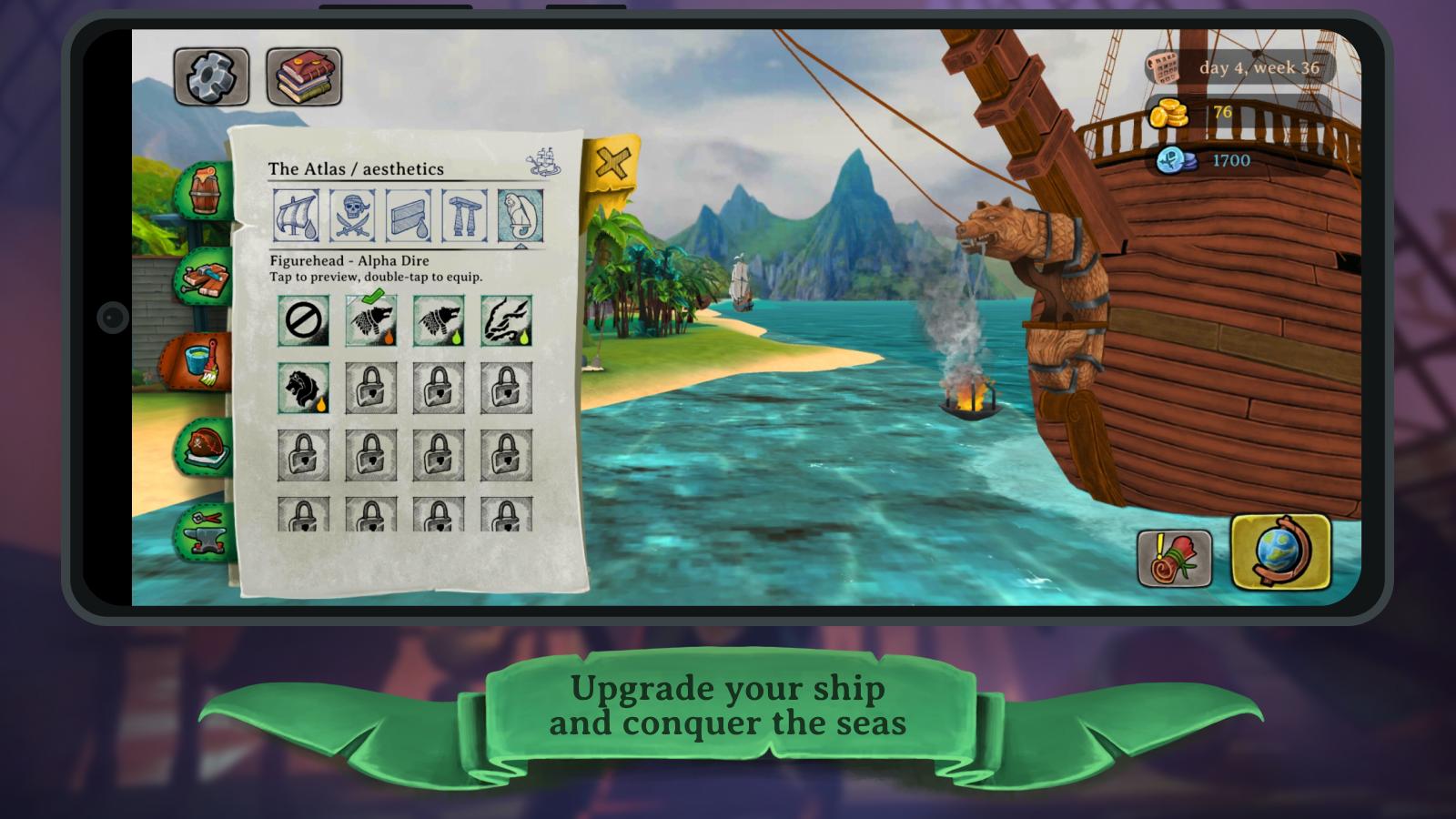Open the hull planks paint tab
This screenshot has width=1456, height=819.
point(409,217)
